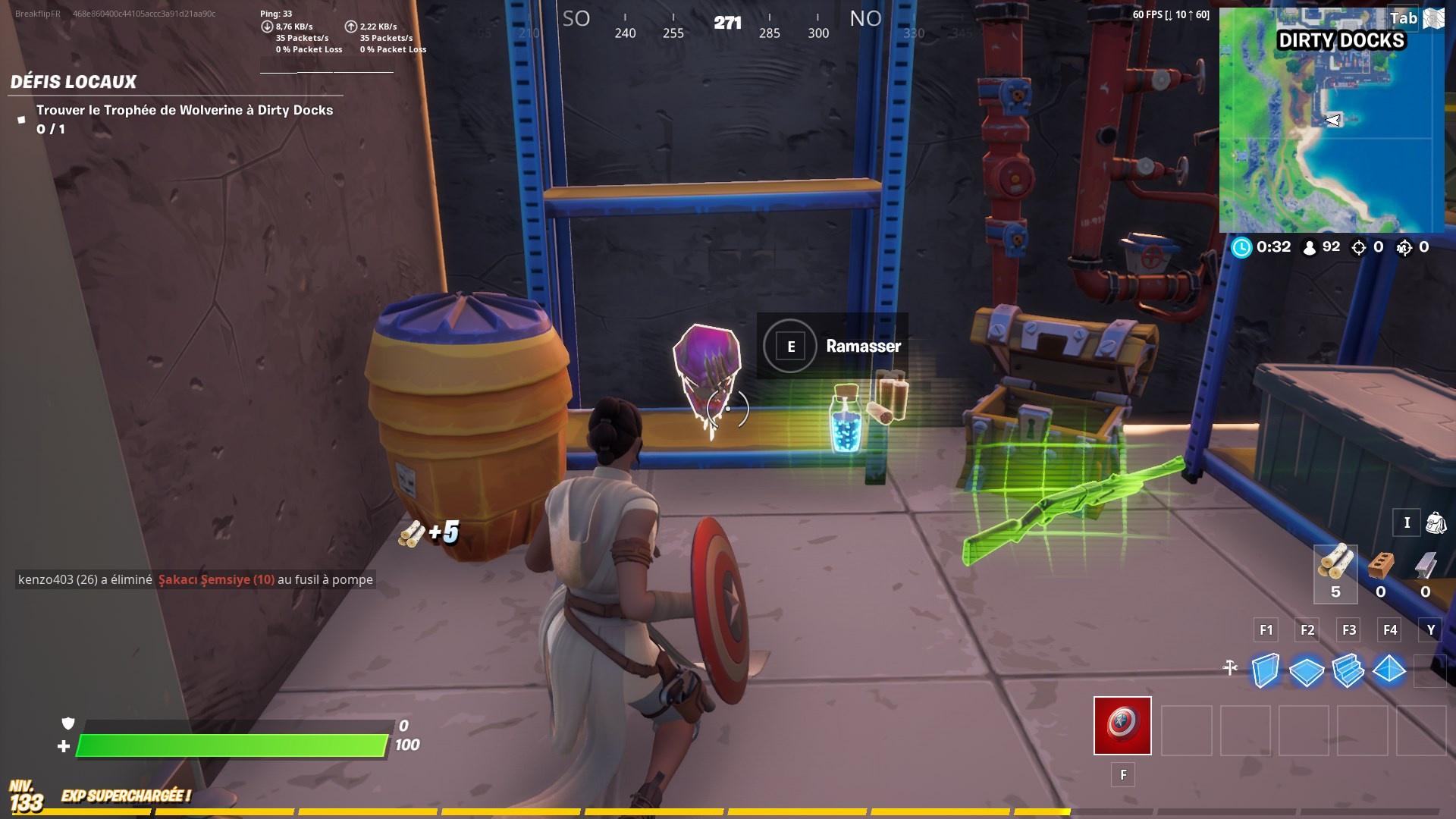The image size is (1456, 819).
Task: Open the full map via the Tab label
Action: 1404,18
